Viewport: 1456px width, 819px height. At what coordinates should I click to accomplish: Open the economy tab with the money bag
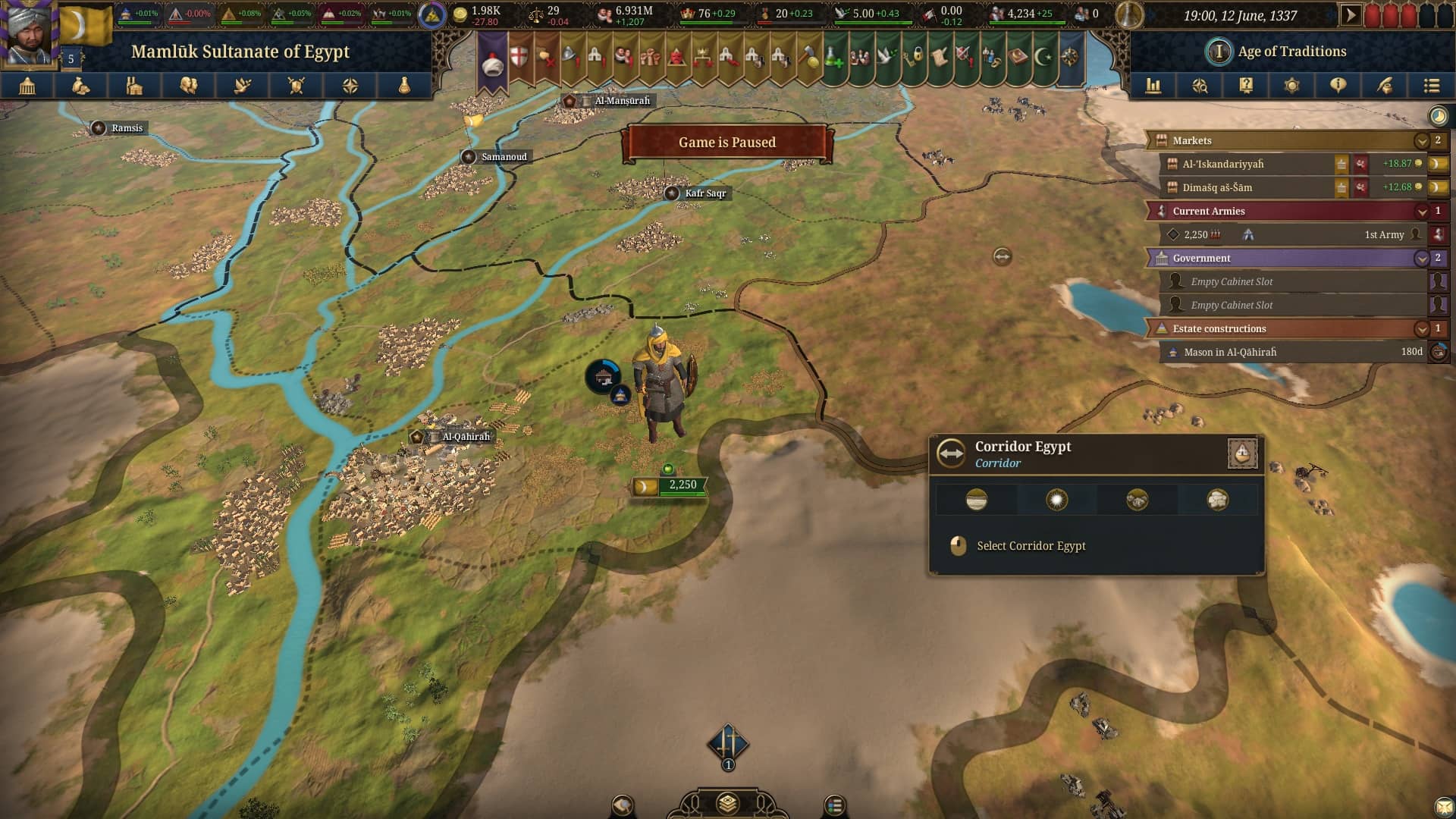81,86
